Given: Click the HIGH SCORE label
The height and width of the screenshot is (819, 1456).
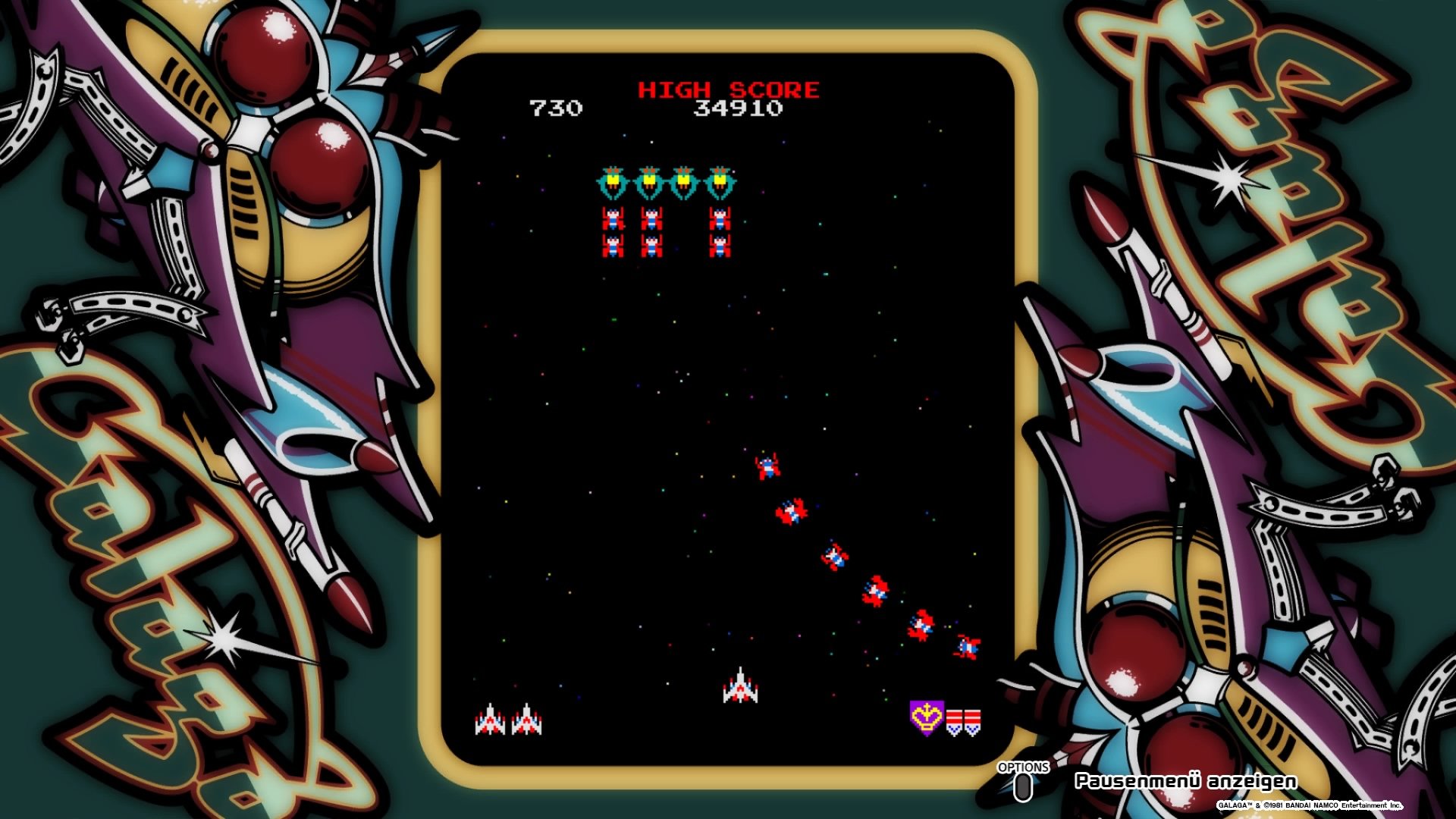Looking at the screenshot, I should [727, 88].
